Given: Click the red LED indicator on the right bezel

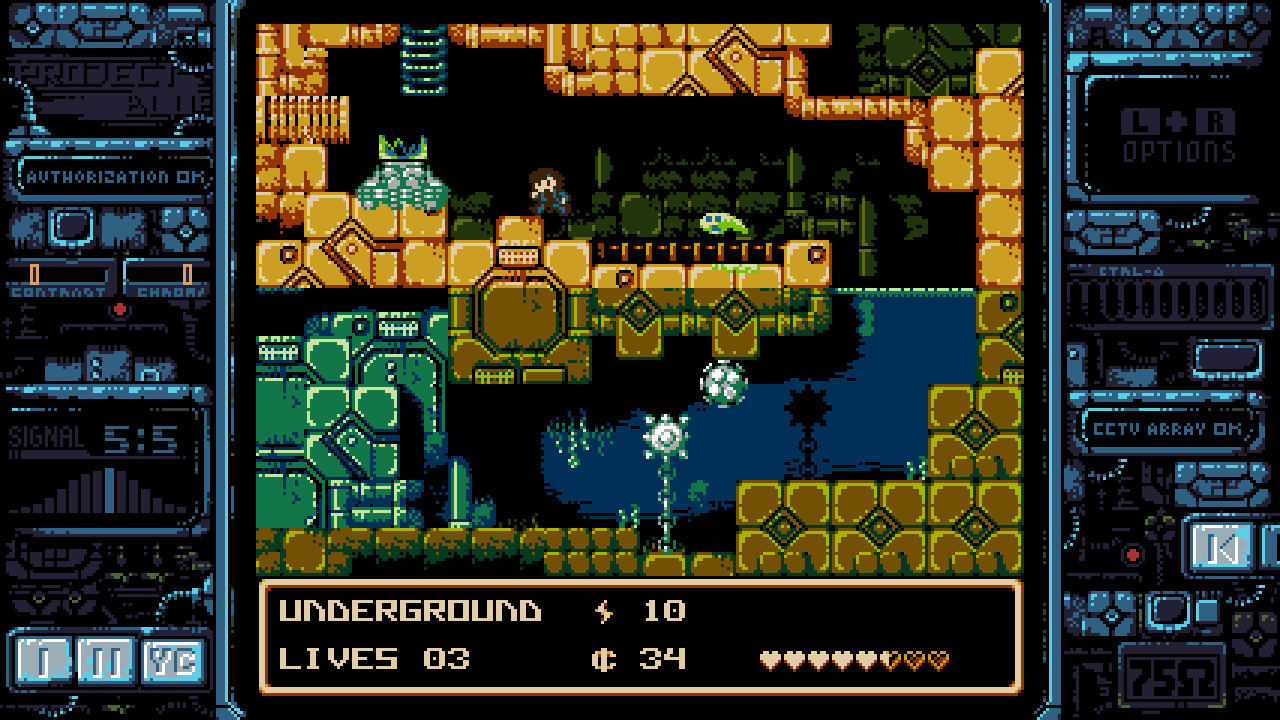Looking at the screenshot, I should point(1132,554).
